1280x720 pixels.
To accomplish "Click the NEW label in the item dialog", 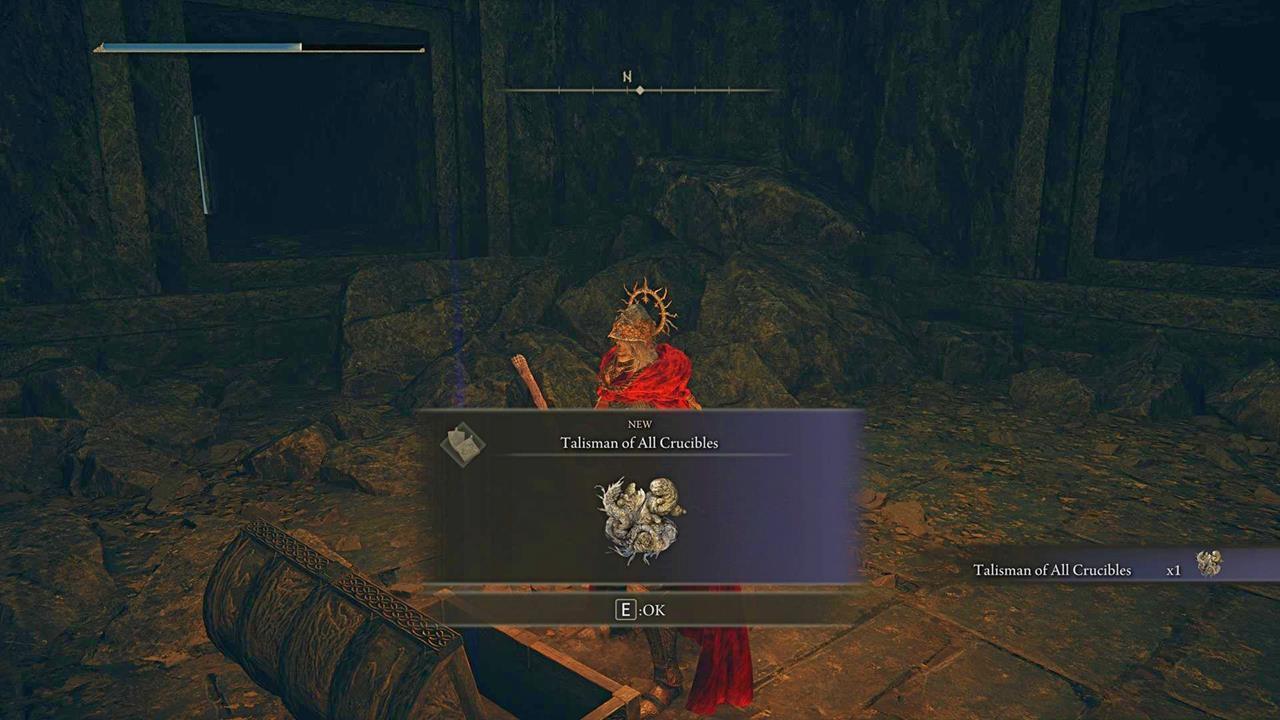I will click(x=639, y=424).
